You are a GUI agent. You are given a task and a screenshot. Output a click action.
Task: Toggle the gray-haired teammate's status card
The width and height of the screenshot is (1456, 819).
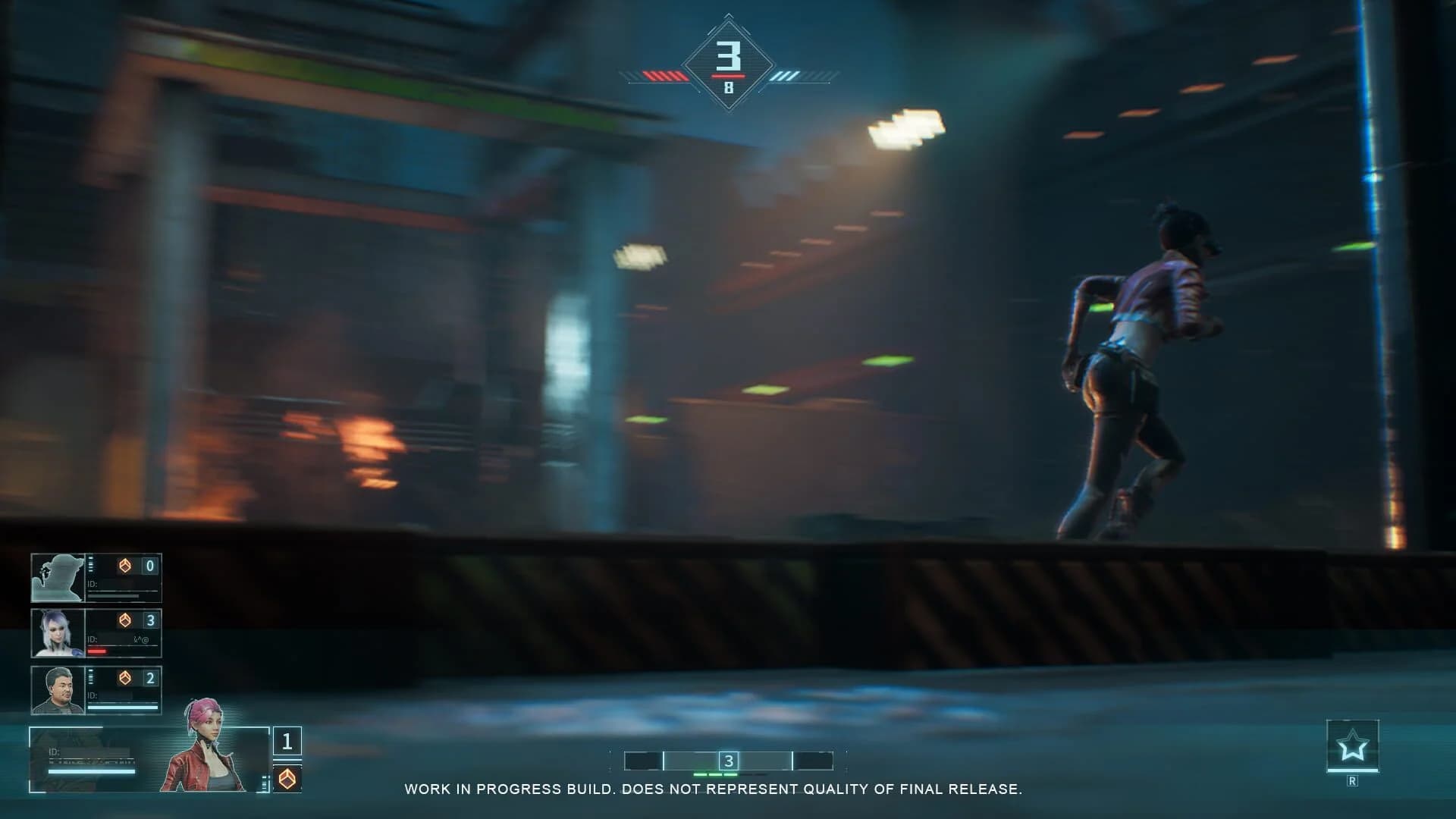tap(96, 690)
